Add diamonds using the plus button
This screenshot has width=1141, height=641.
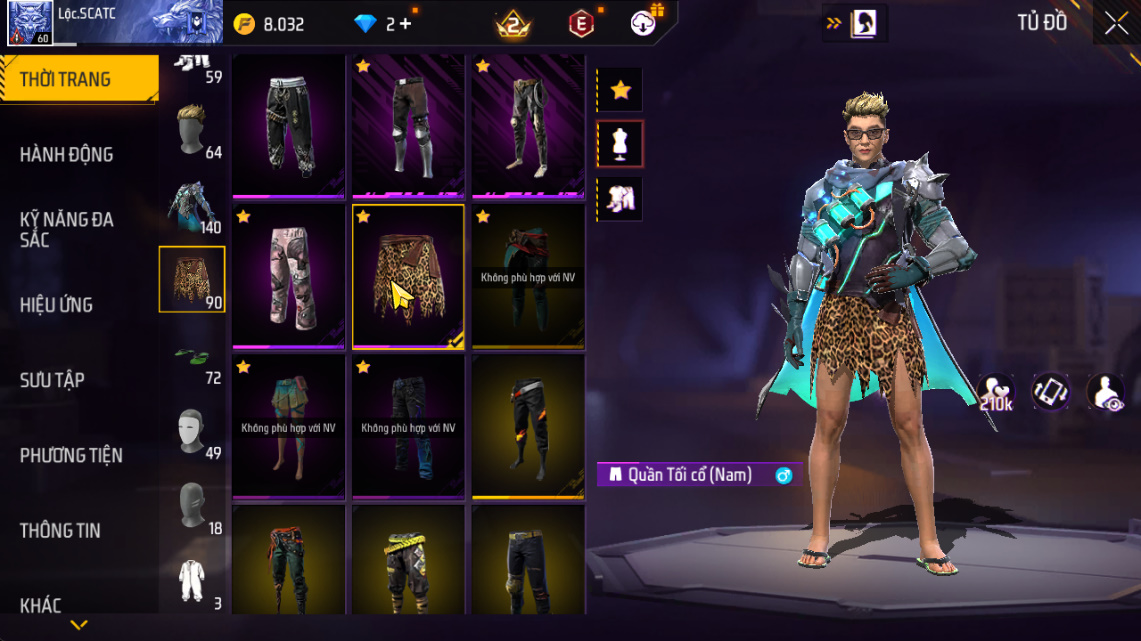405,24
